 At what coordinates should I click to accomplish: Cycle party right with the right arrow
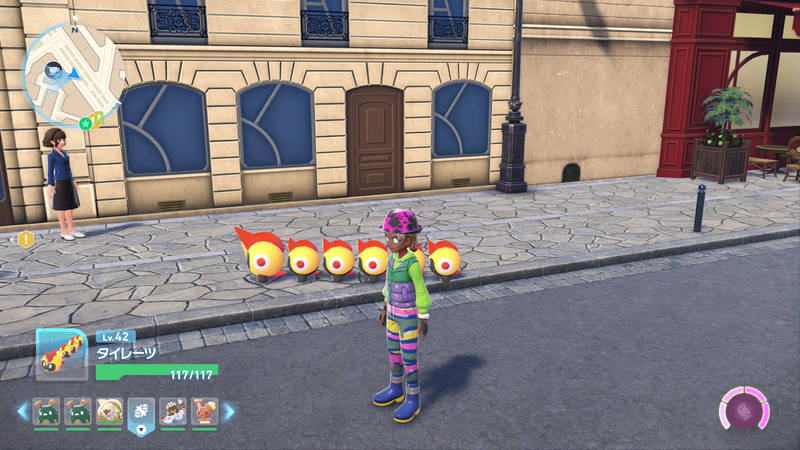(x=229, y=410)
